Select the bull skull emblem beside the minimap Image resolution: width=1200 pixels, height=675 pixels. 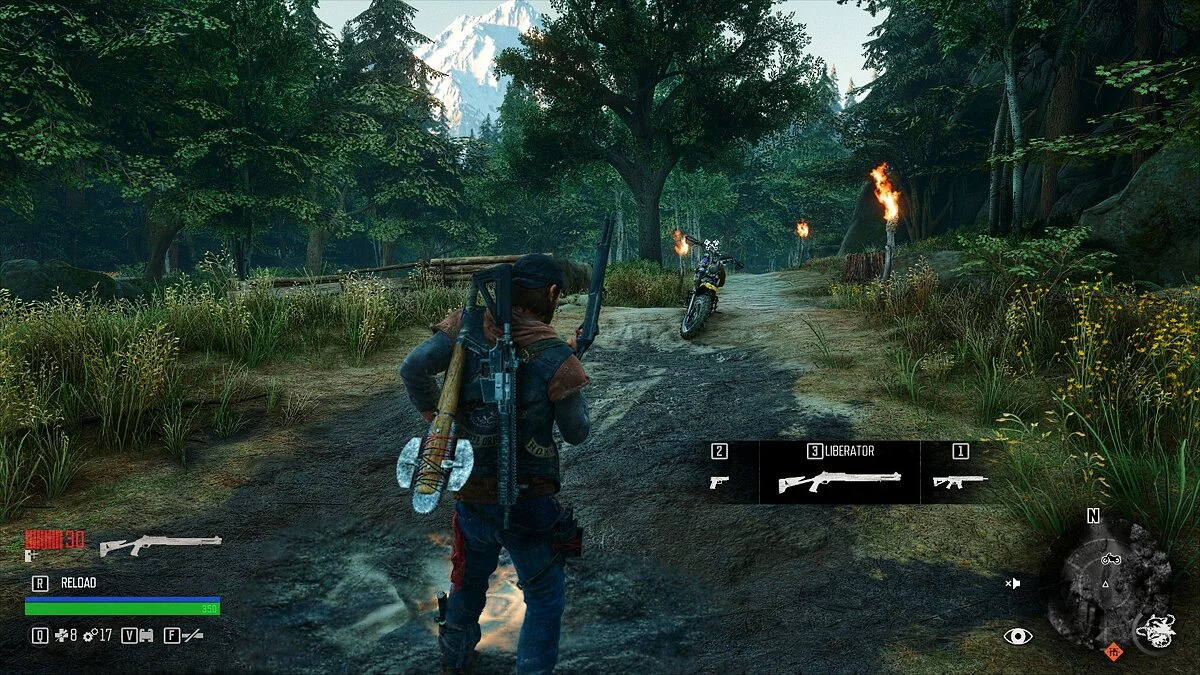coord(1155,629)
